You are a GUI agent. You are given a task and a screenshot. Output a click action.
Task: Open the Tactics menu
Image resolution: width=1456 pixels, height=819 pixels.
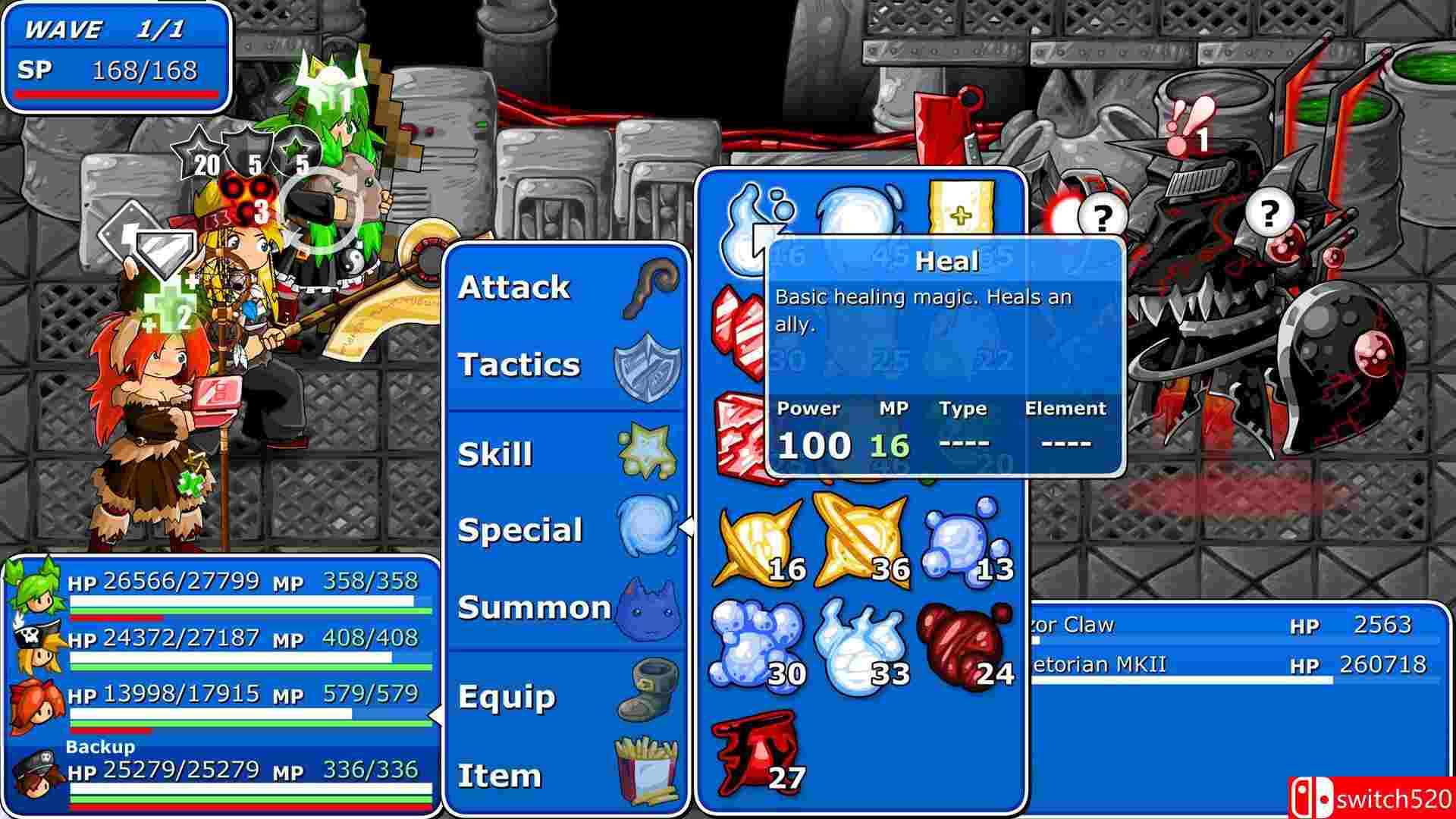pos(565,366)
